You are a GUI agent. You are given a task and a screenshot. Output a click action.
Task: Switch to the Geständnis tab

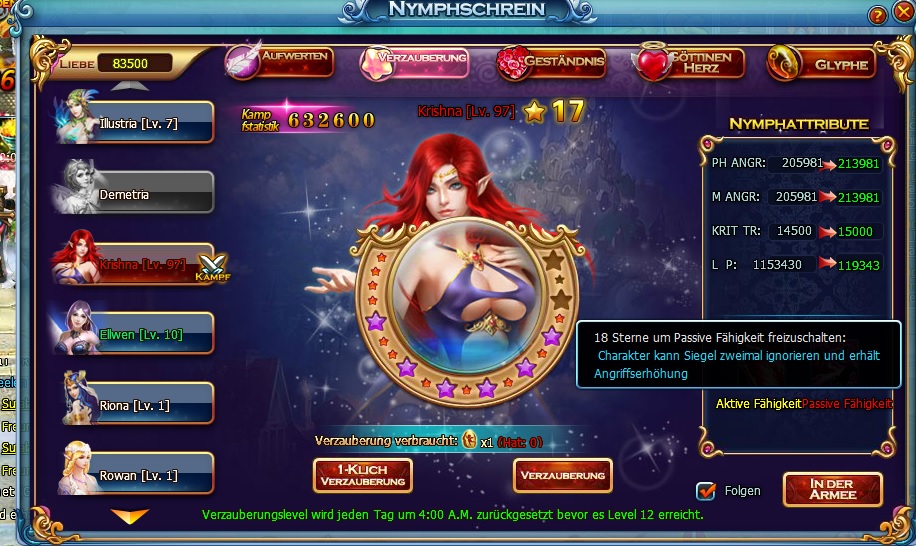click(x=553, y=64)
